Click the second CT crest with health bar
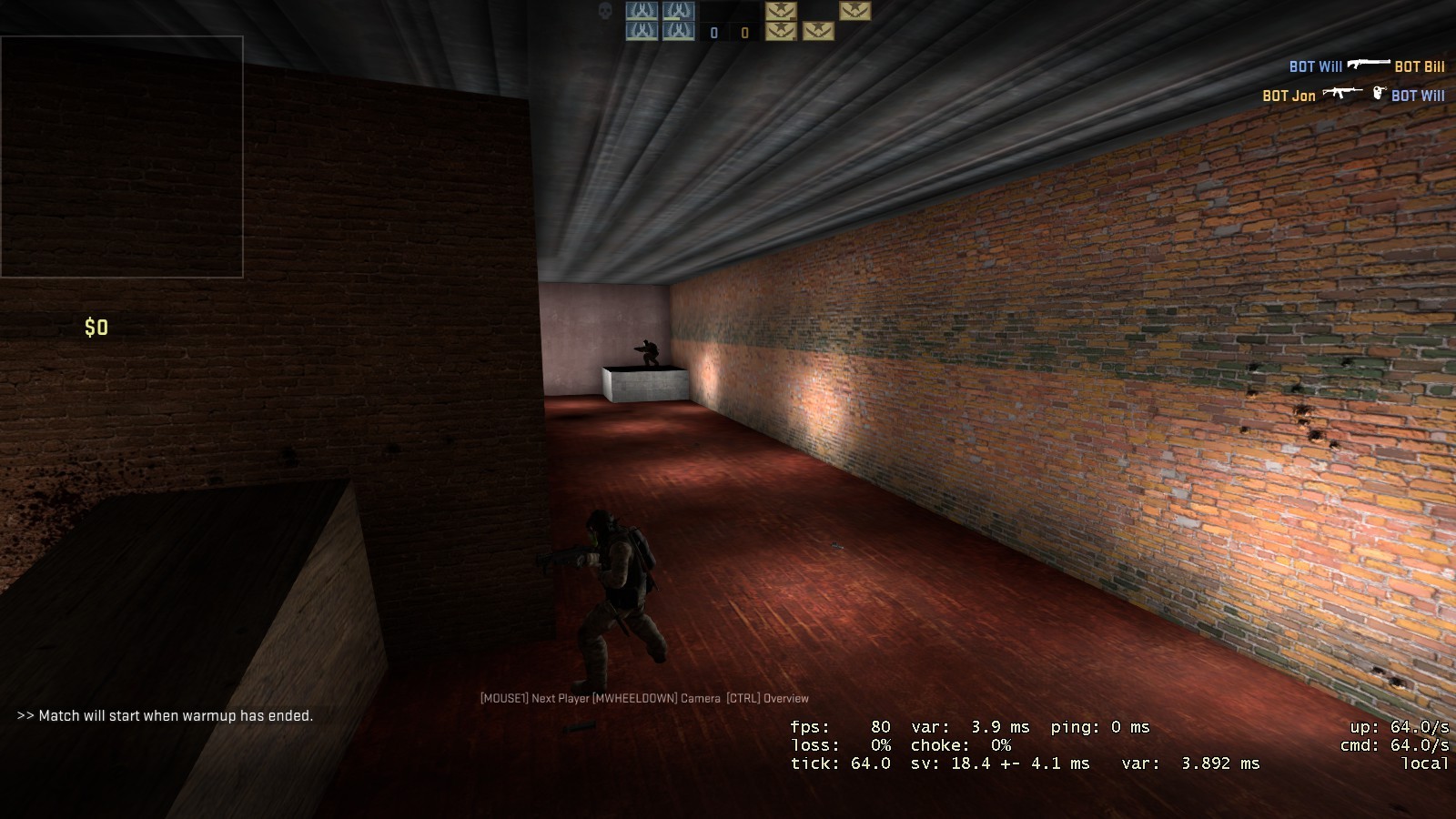Screen dimensions: 1456x819 tap(679, 10)
